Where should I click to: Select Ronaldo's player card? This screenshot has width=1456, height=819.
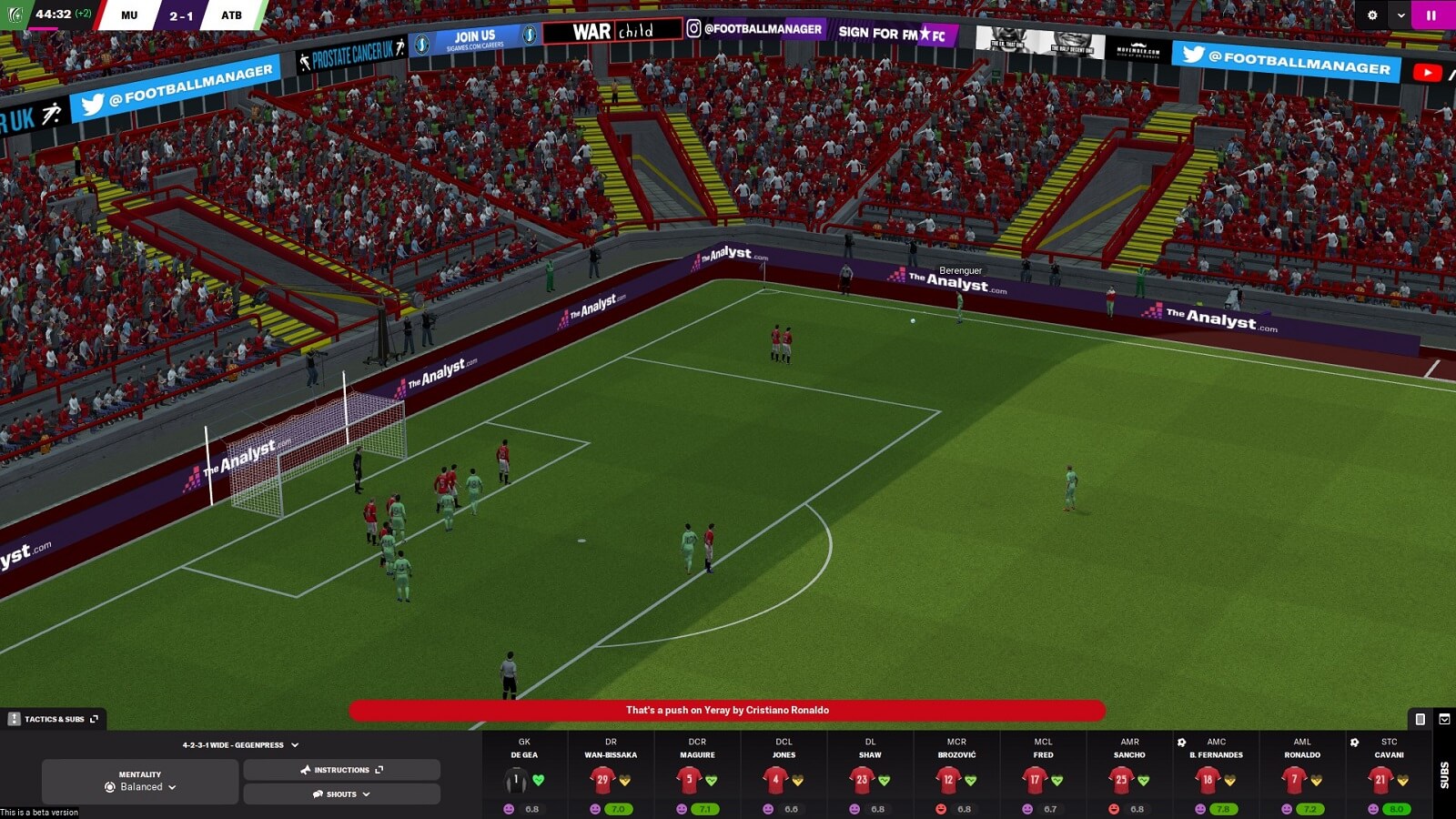pyautogui.click(x=1294, y=779)
